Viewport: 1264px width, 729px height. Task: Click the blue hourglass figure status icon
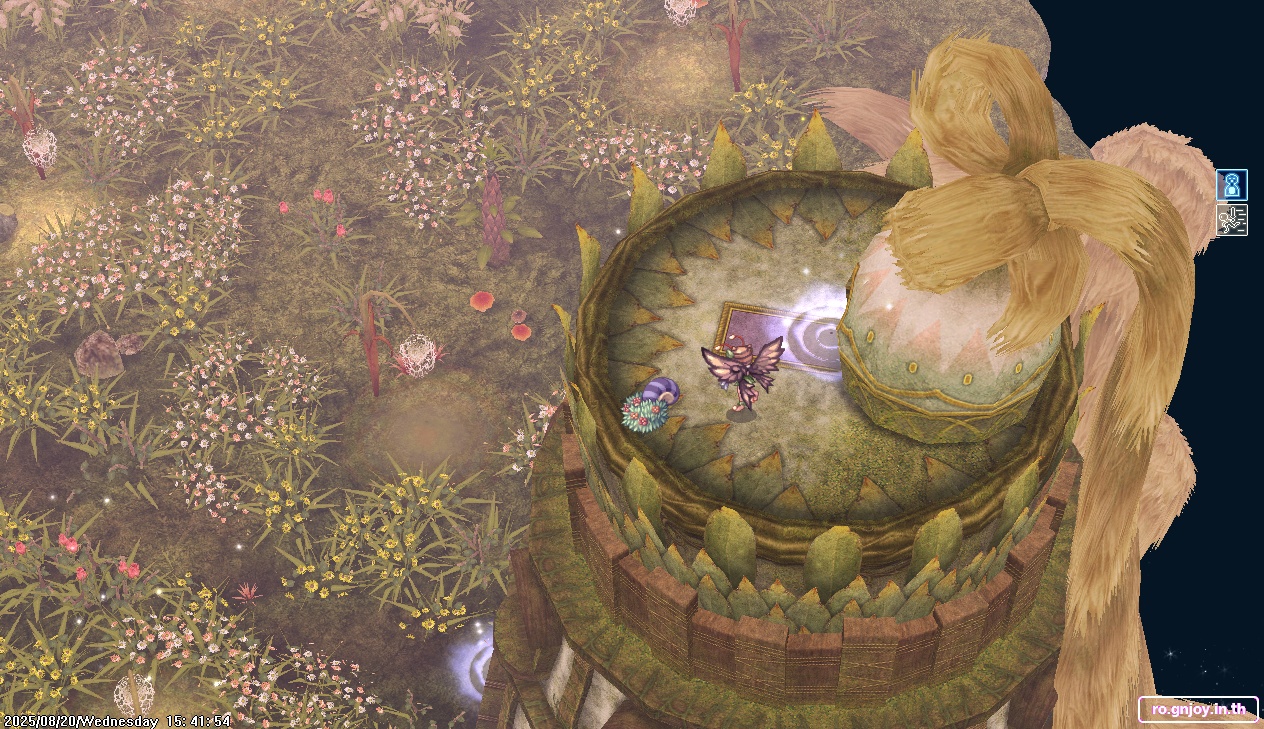pos(1231,186)
